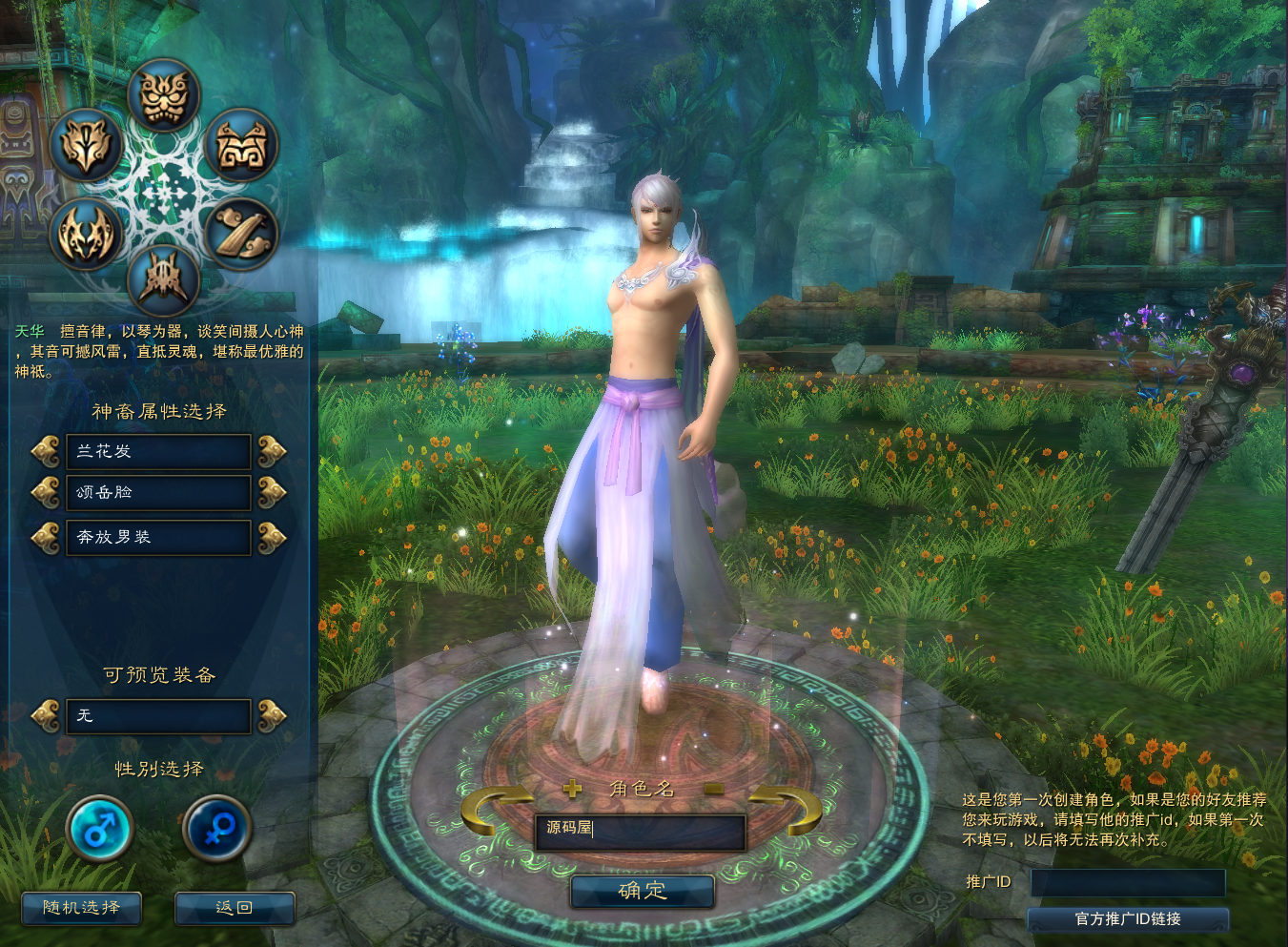
Task: Show next preview equipment after 无
Action: (x=272, y=715)
